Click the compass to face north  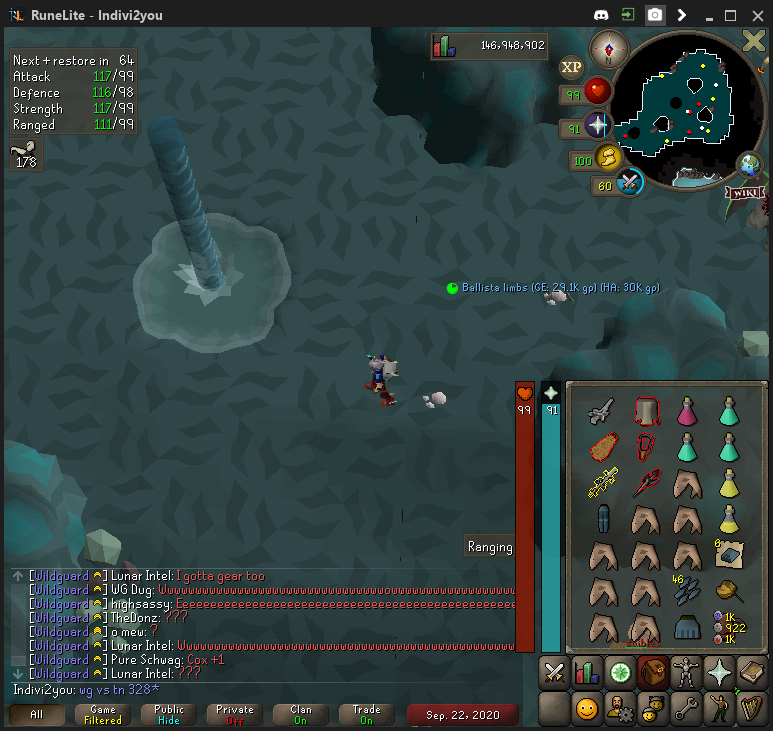[x=607, y=47]
